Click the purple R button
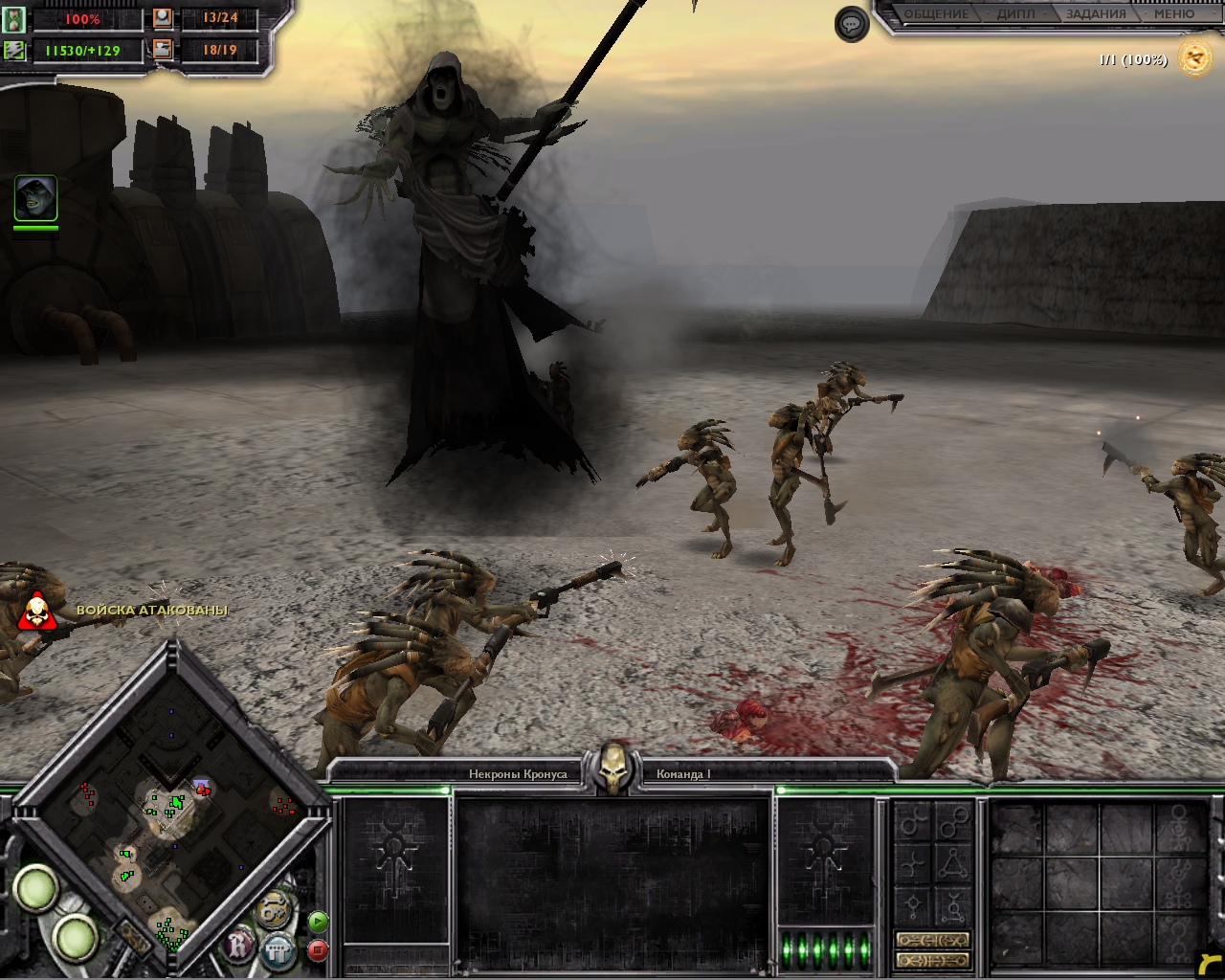1225x980 pixels. (238, 947)
